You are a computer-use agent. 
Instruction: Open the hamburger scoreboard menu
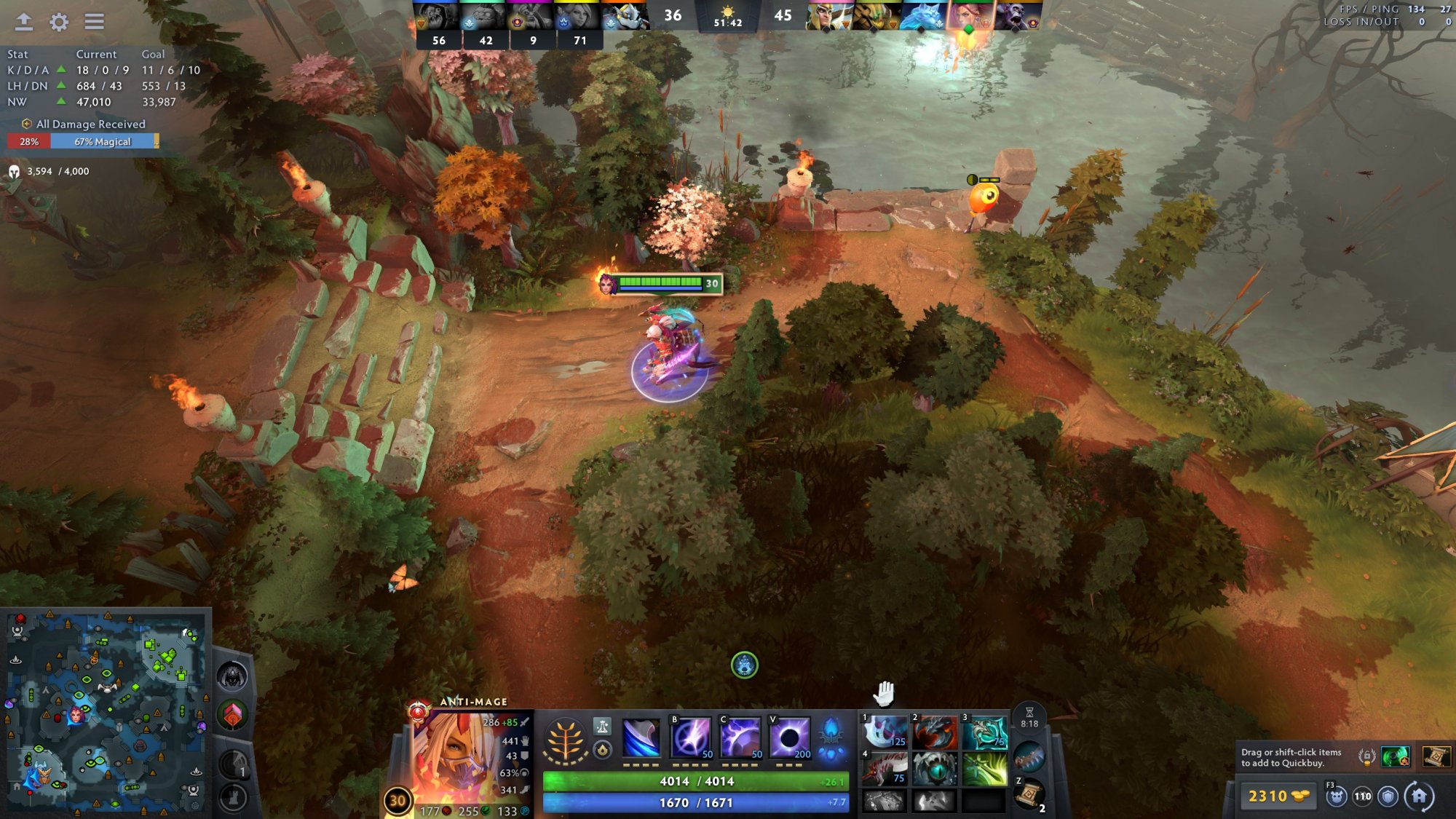[94, 22]
